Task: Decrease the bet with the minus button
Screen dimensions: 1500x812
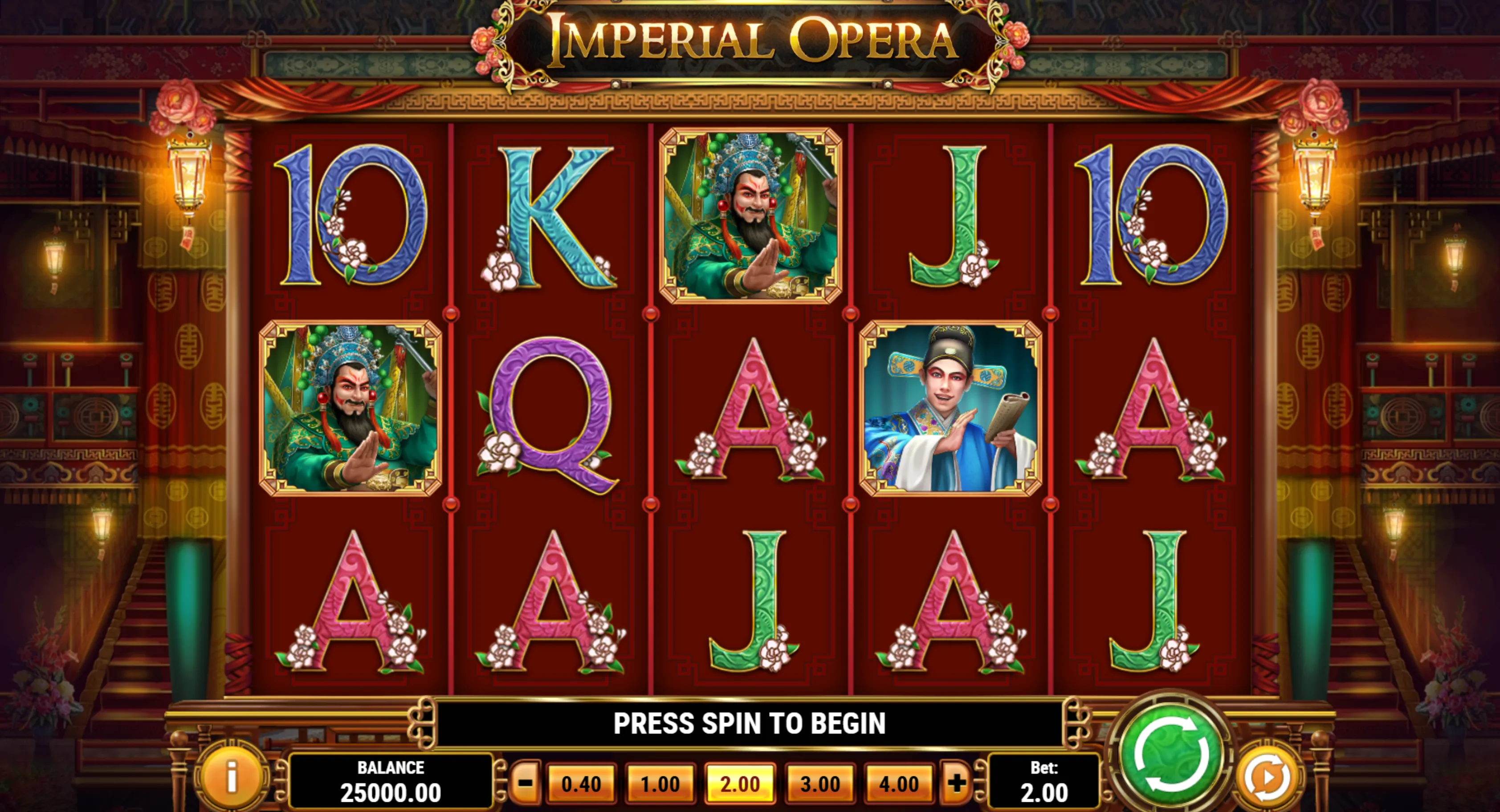Action: (525, 783)
